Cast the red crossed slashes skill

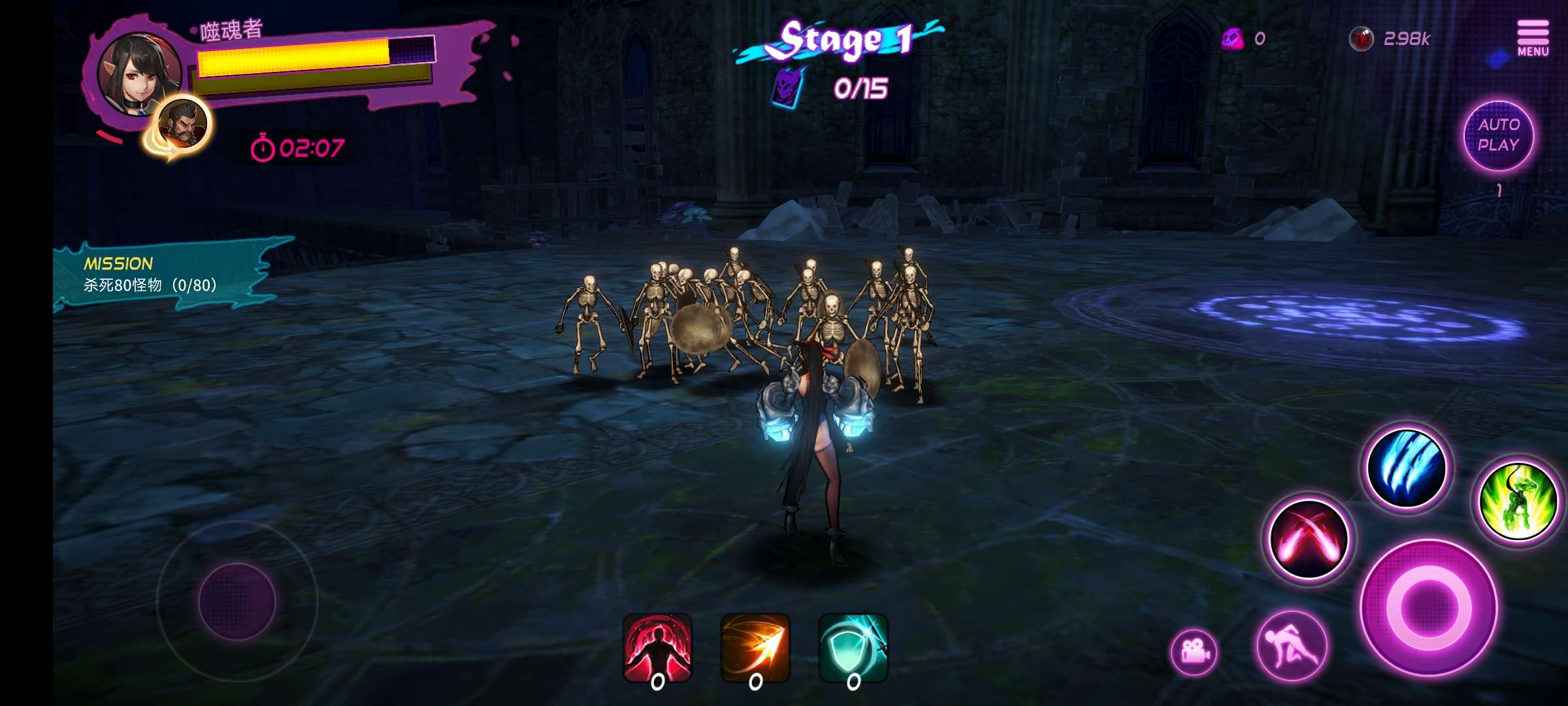point(1308,539)
